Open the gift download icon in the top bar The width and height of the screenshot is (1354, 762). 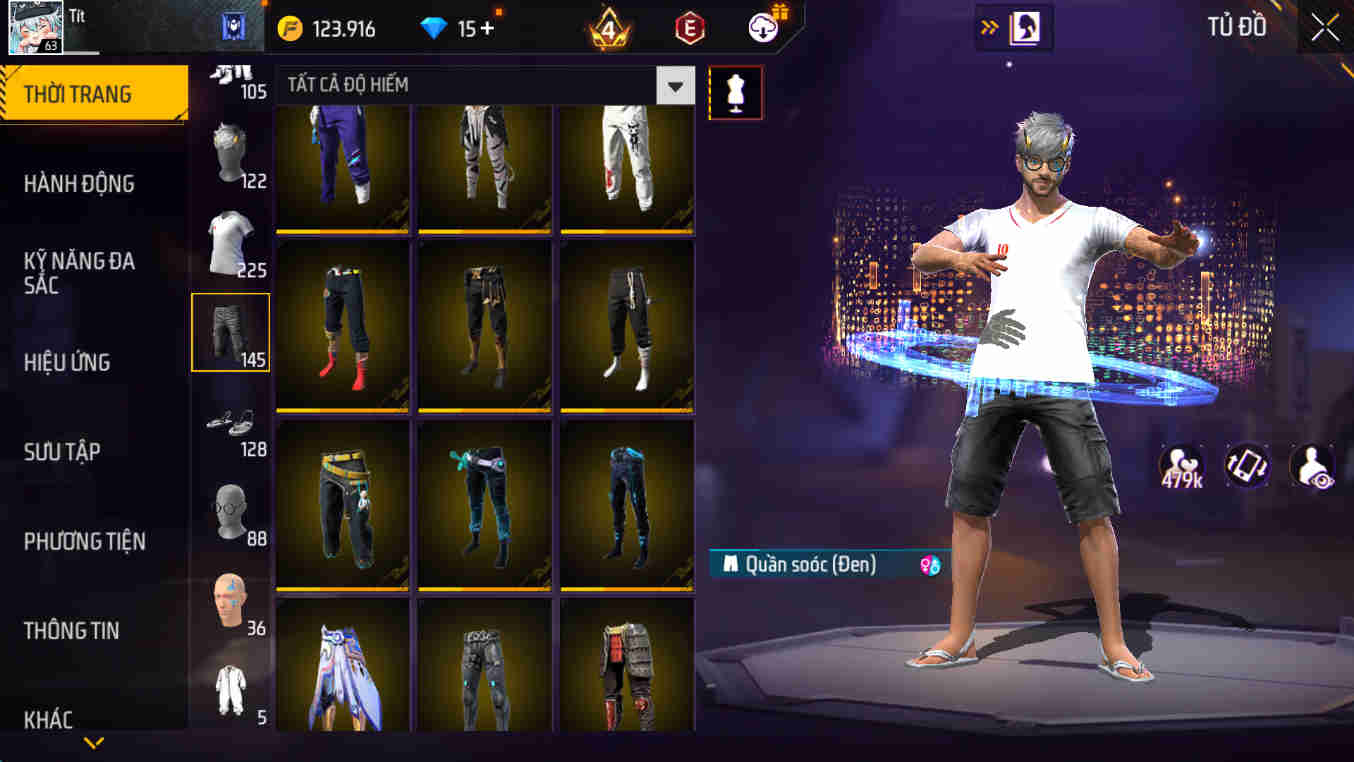(x=762, y=28)
